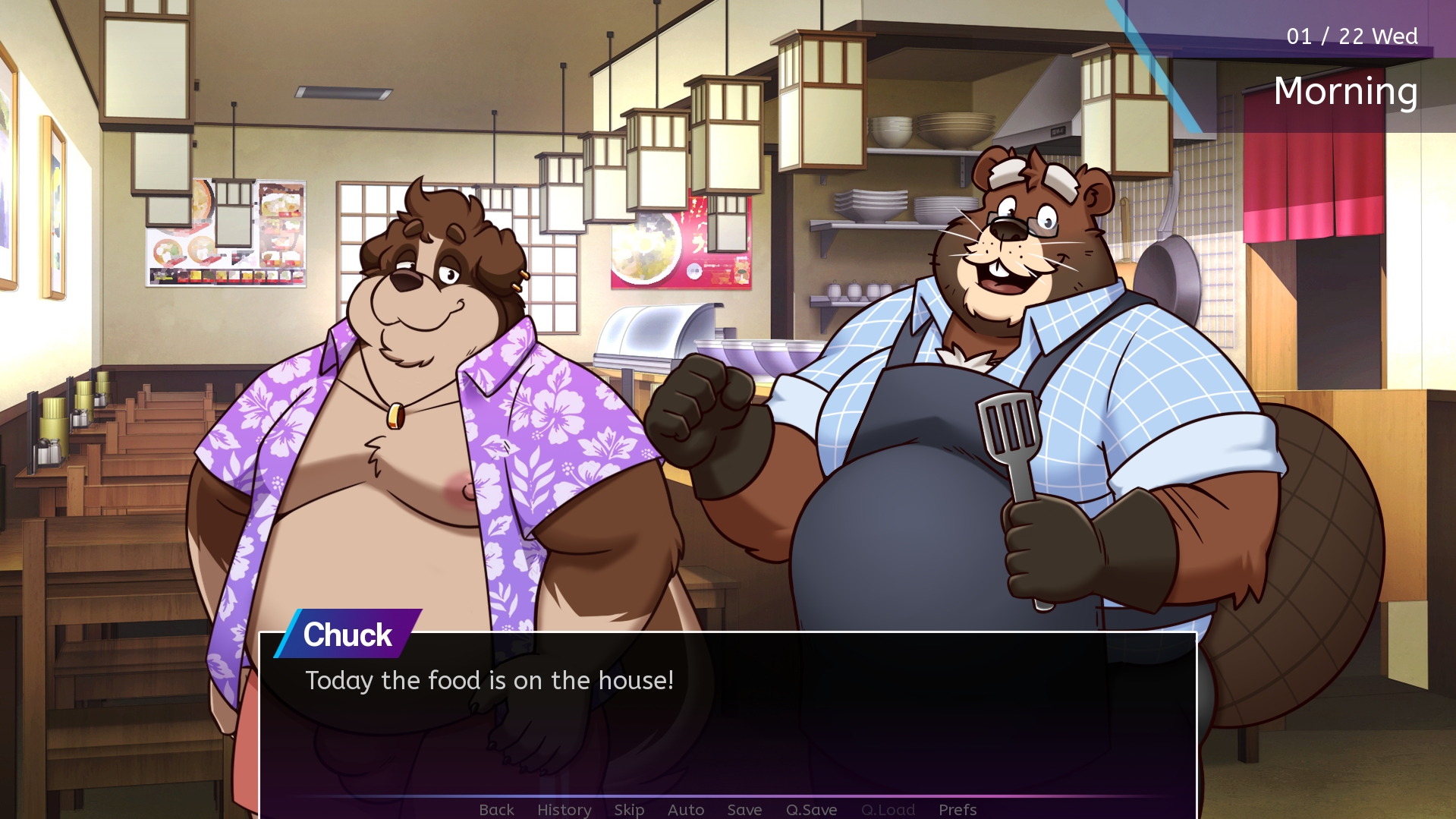This screenshot has width=1456, height=819.
Task: Activate Skip to fast-forward dialogue
Action: (629, 809)
